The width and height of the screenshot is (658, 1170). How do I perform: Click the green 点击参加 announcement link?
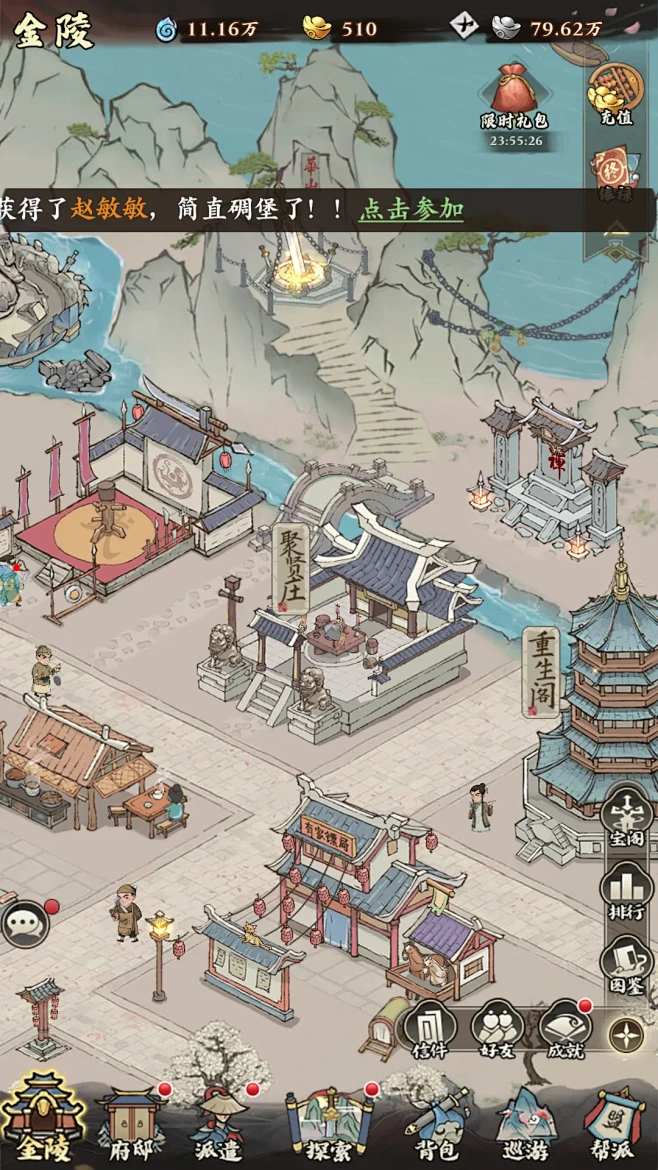pyautogui.click(x=411, y=210)
